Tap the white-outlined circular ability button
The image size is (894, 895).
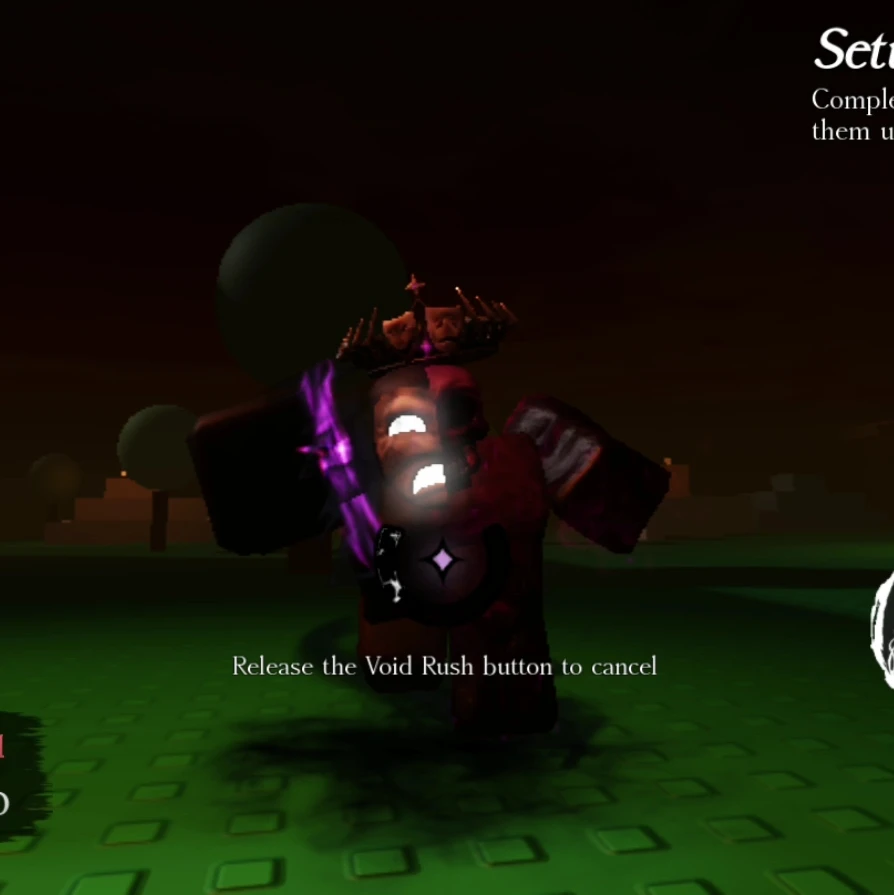(882, 630)
